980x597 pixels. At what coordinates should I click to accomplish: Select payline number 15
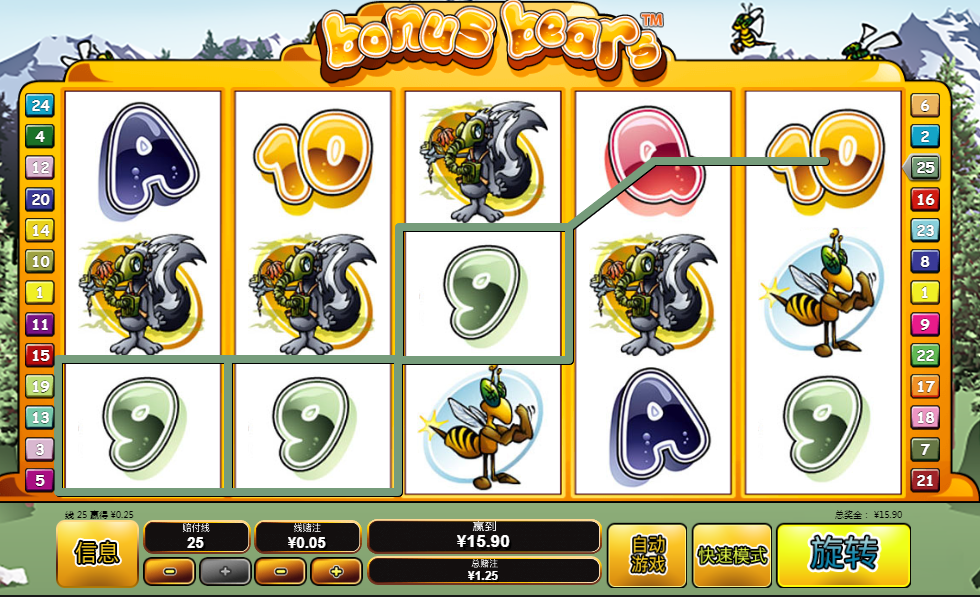click(x=40, y=355)
